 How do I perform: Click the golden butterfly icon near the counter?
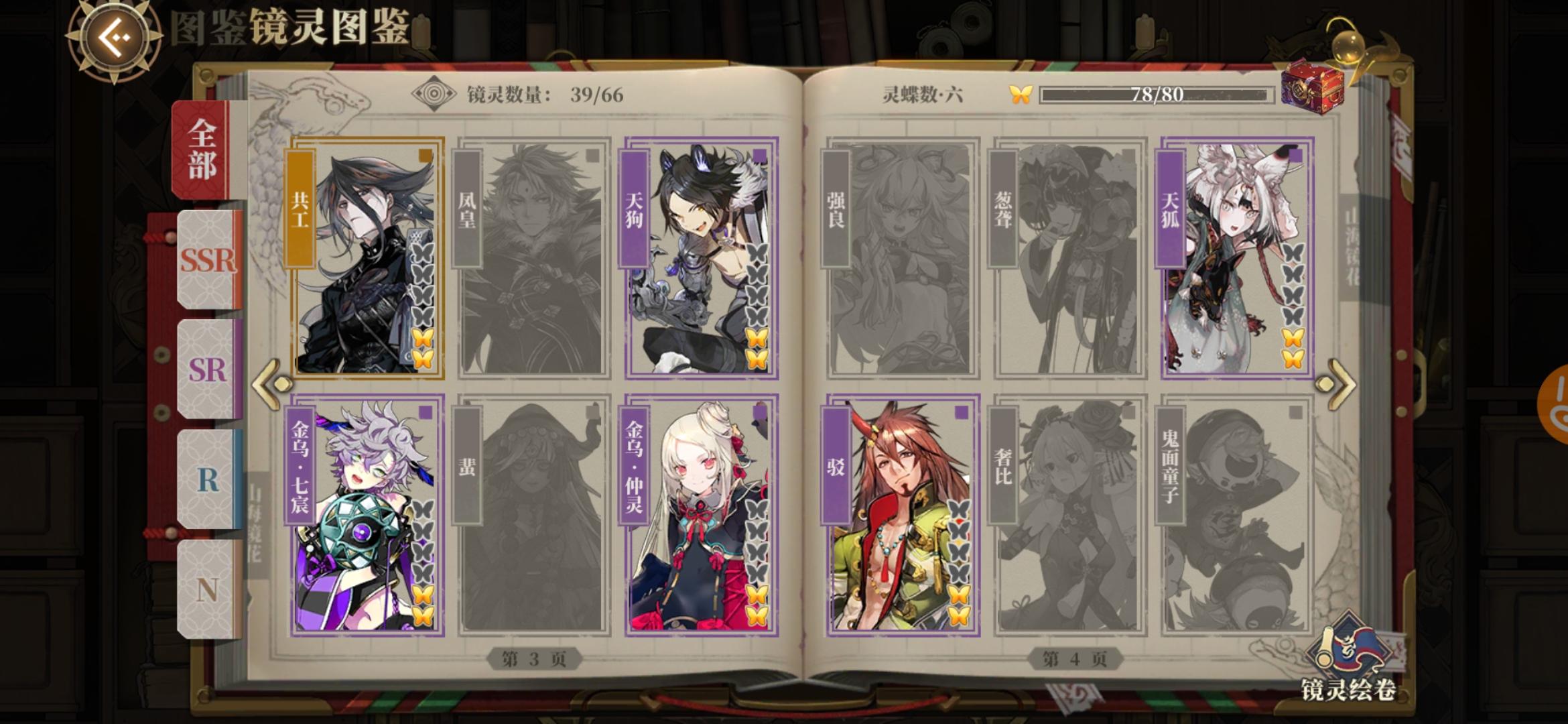(1021, 94)
